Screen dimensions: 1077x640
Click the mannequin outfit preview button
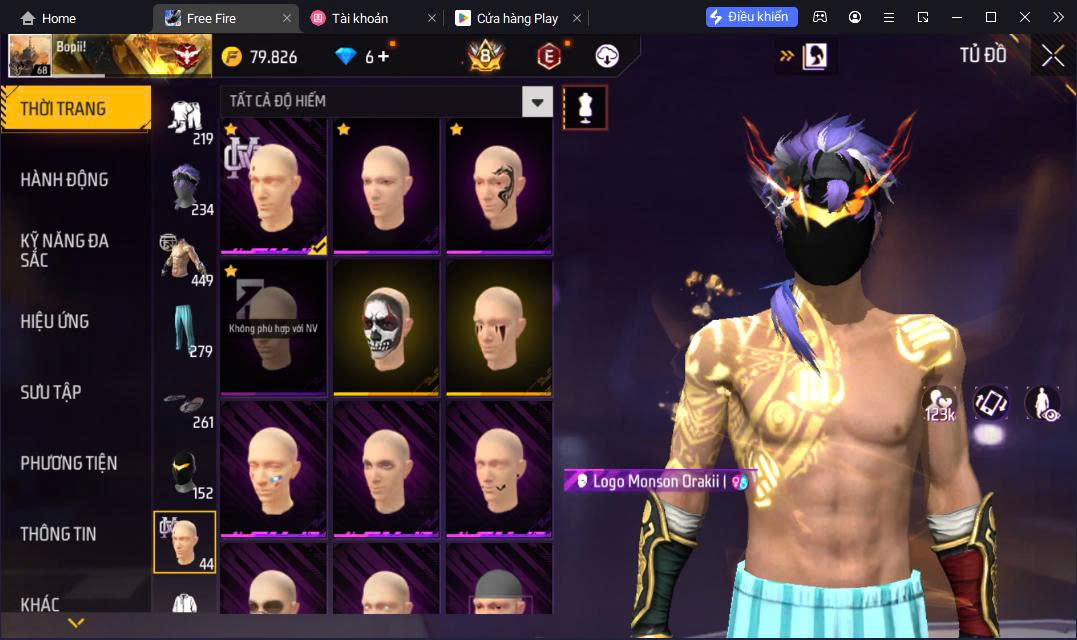(585, 107)
